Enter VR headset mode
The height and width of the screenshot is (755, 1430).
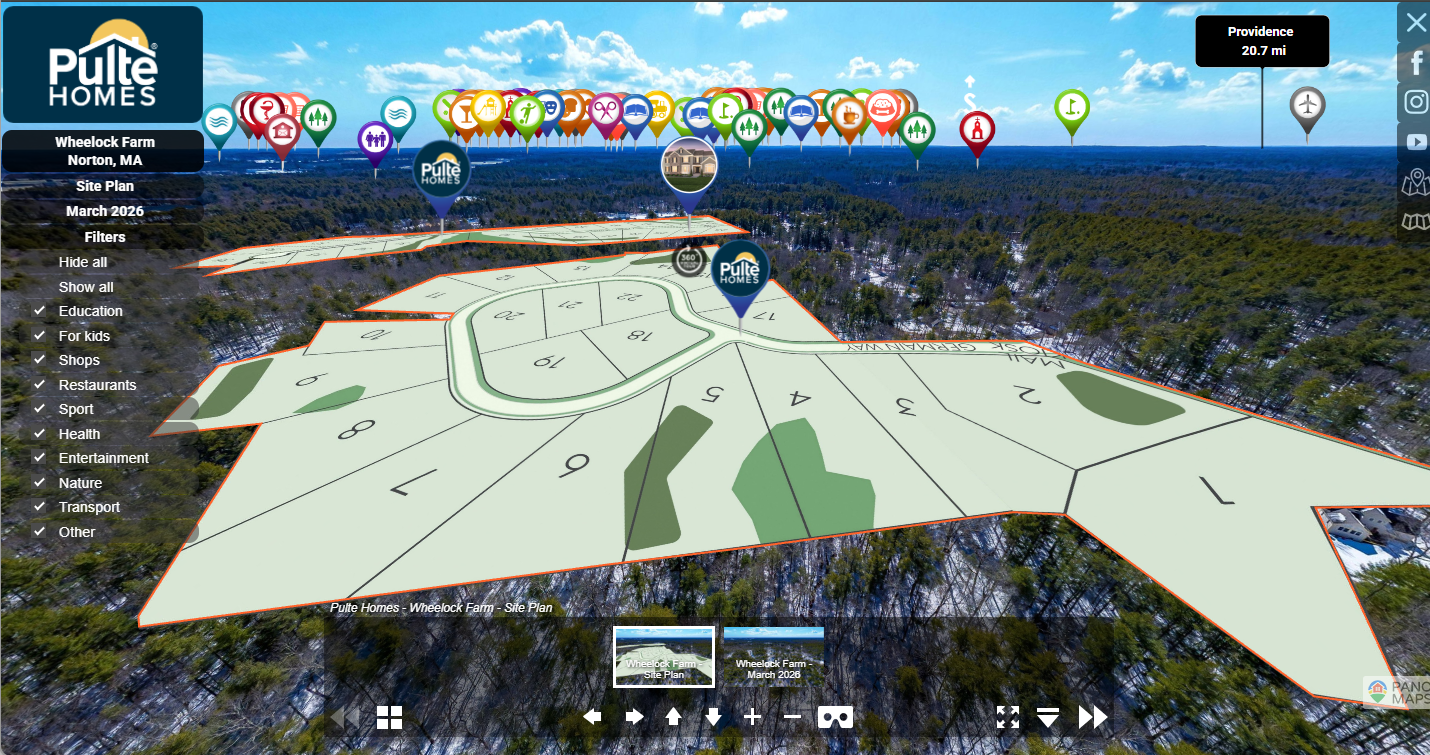coord(835,717)
